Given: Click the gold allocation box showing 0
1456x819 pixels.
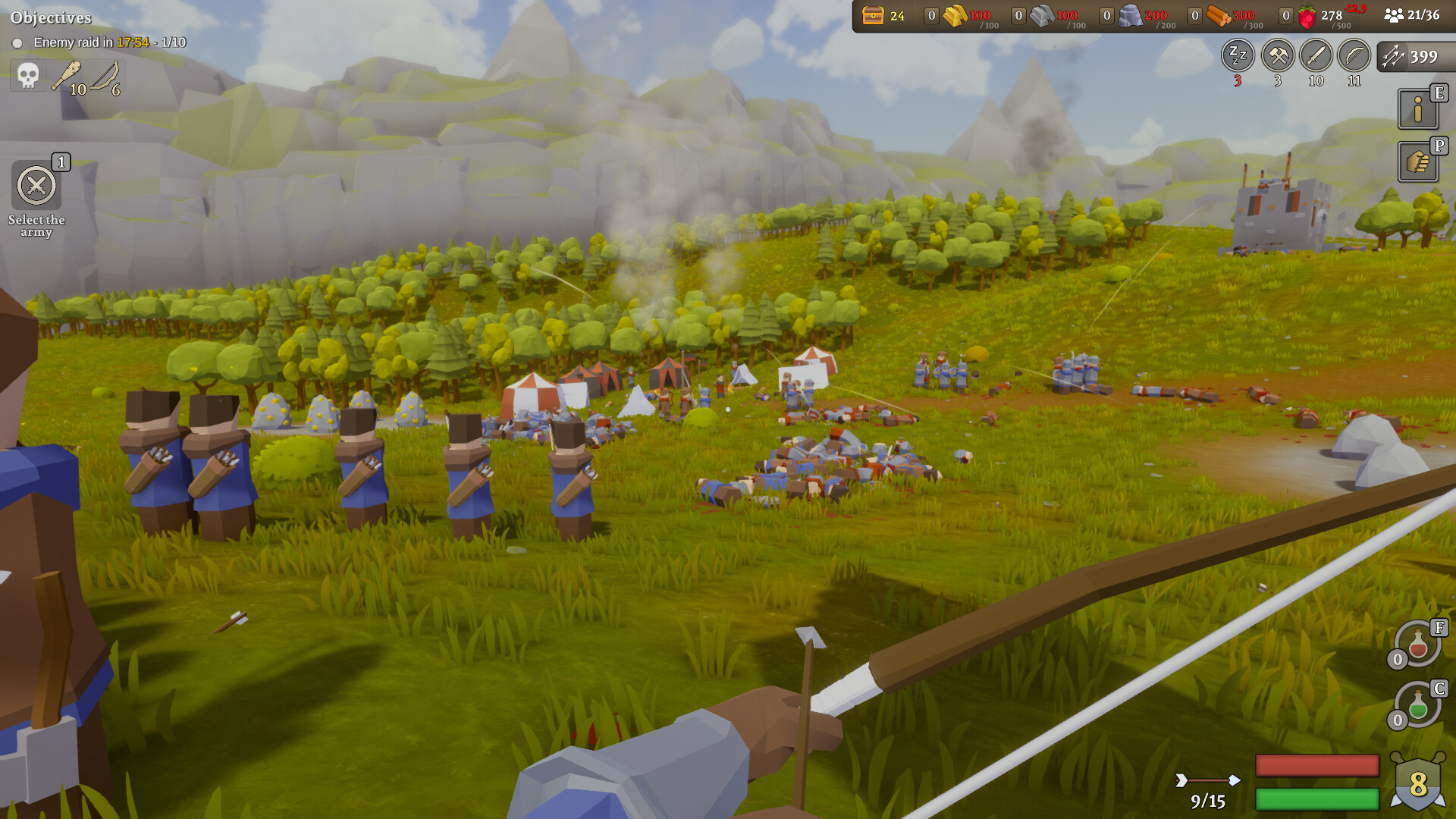Looking at the screenshot, I should 930,16.
